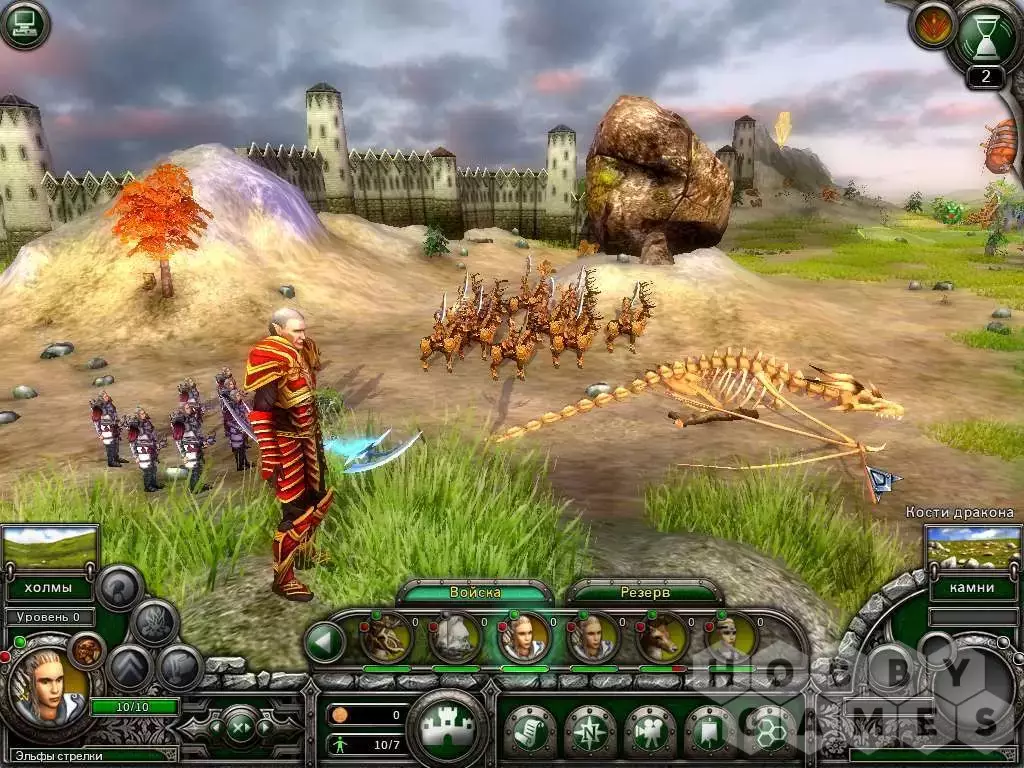Open the system menu computer icon
The width and height of the screenshot is (1024, 768).
(x=24, y=24)
